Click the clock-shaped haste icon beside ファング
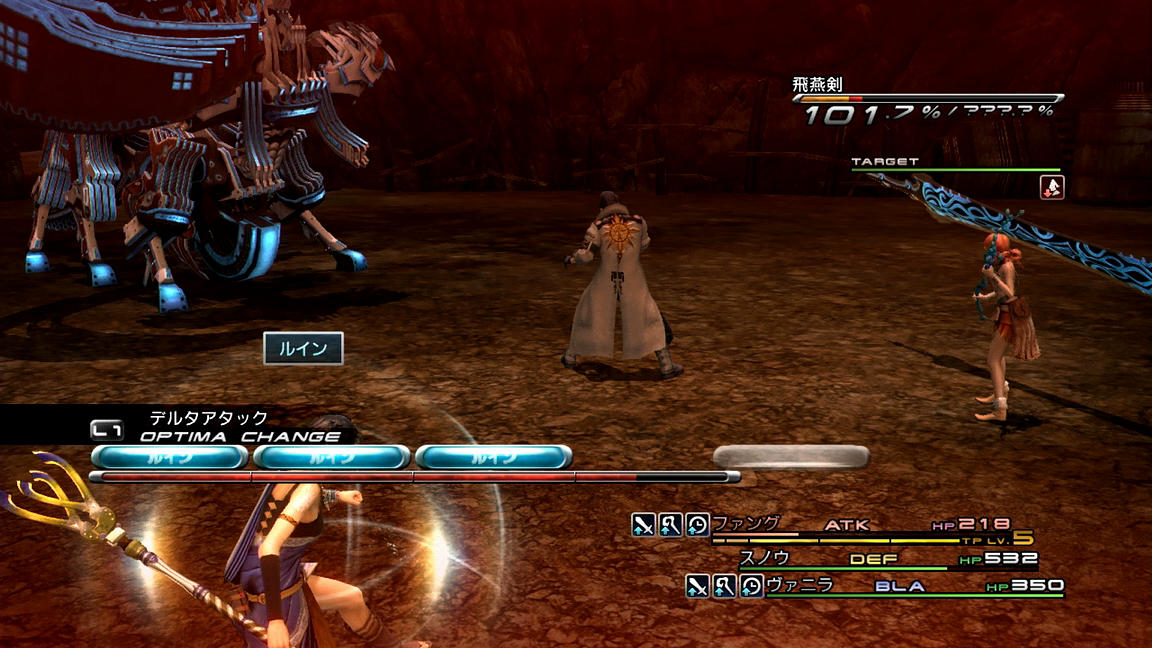 pos(697,524)
